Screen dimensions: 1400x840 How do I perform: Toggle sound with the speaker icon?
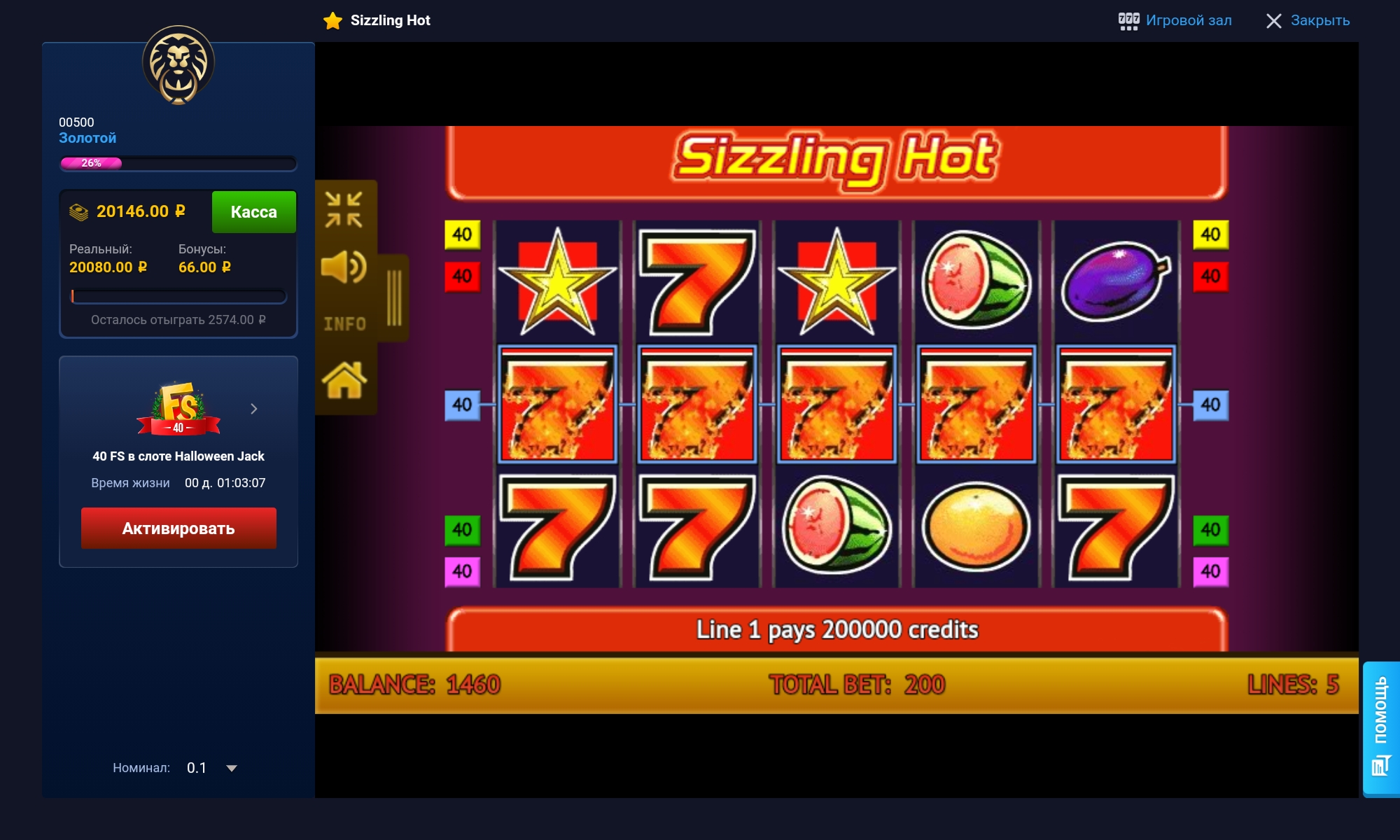click(x=344, y=267)
